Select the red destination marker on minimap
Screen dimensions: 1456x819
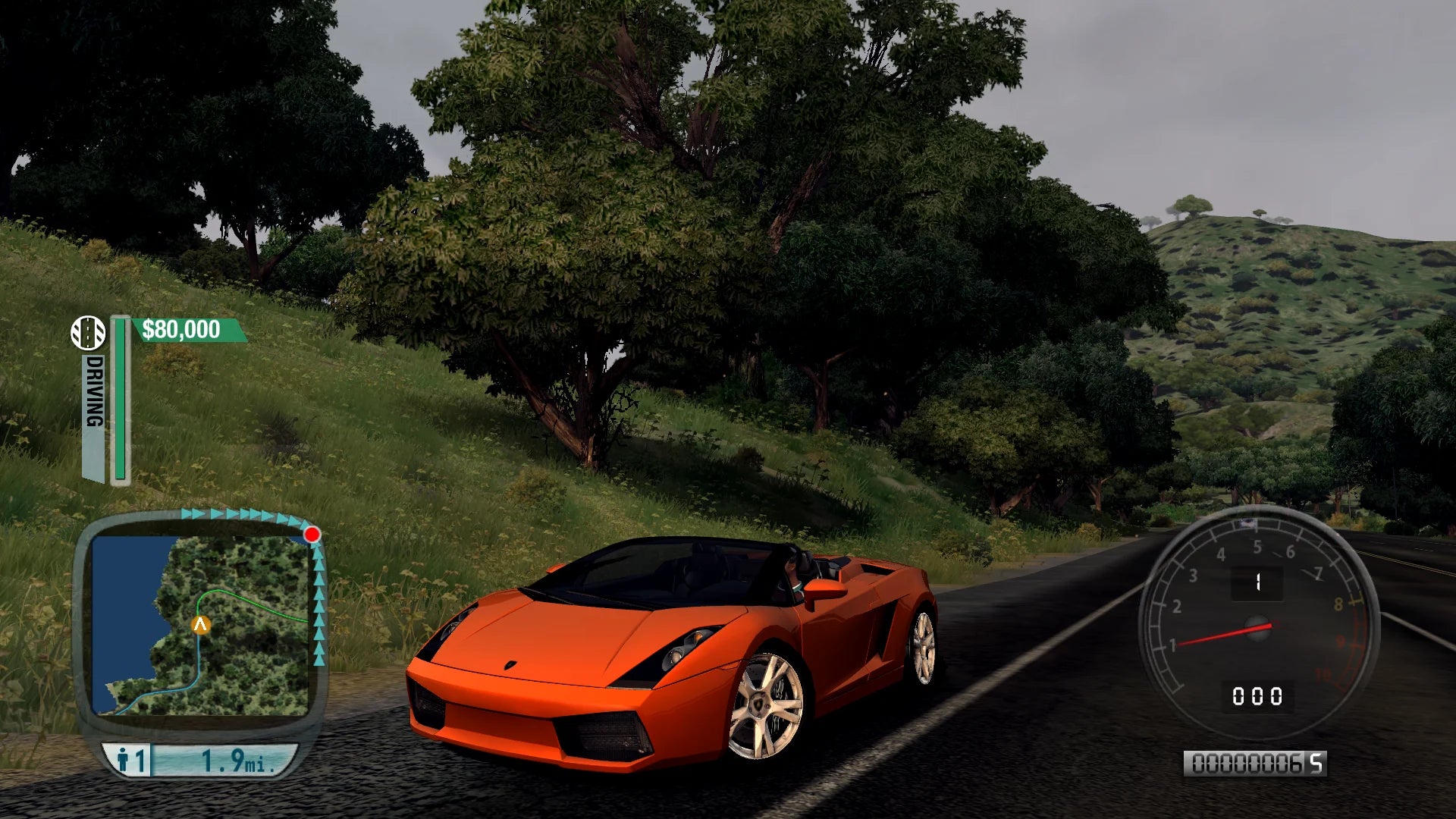[312, 535]
